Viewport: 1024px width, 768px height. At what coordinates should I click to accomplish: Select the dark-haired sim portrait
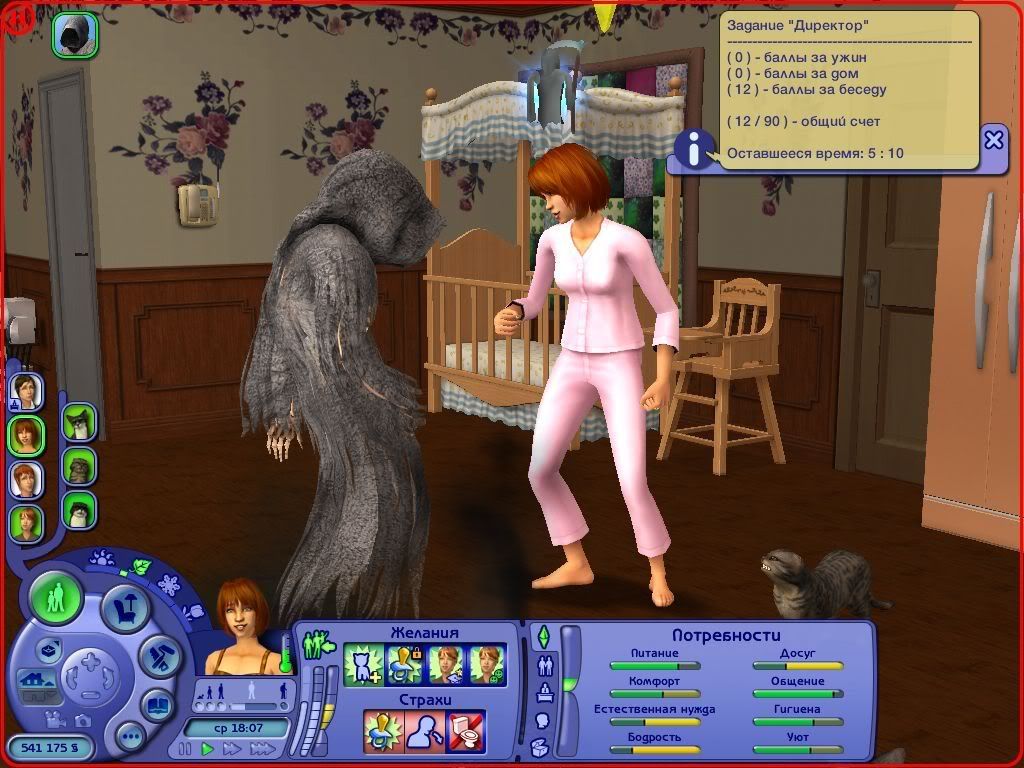(26, 390)
